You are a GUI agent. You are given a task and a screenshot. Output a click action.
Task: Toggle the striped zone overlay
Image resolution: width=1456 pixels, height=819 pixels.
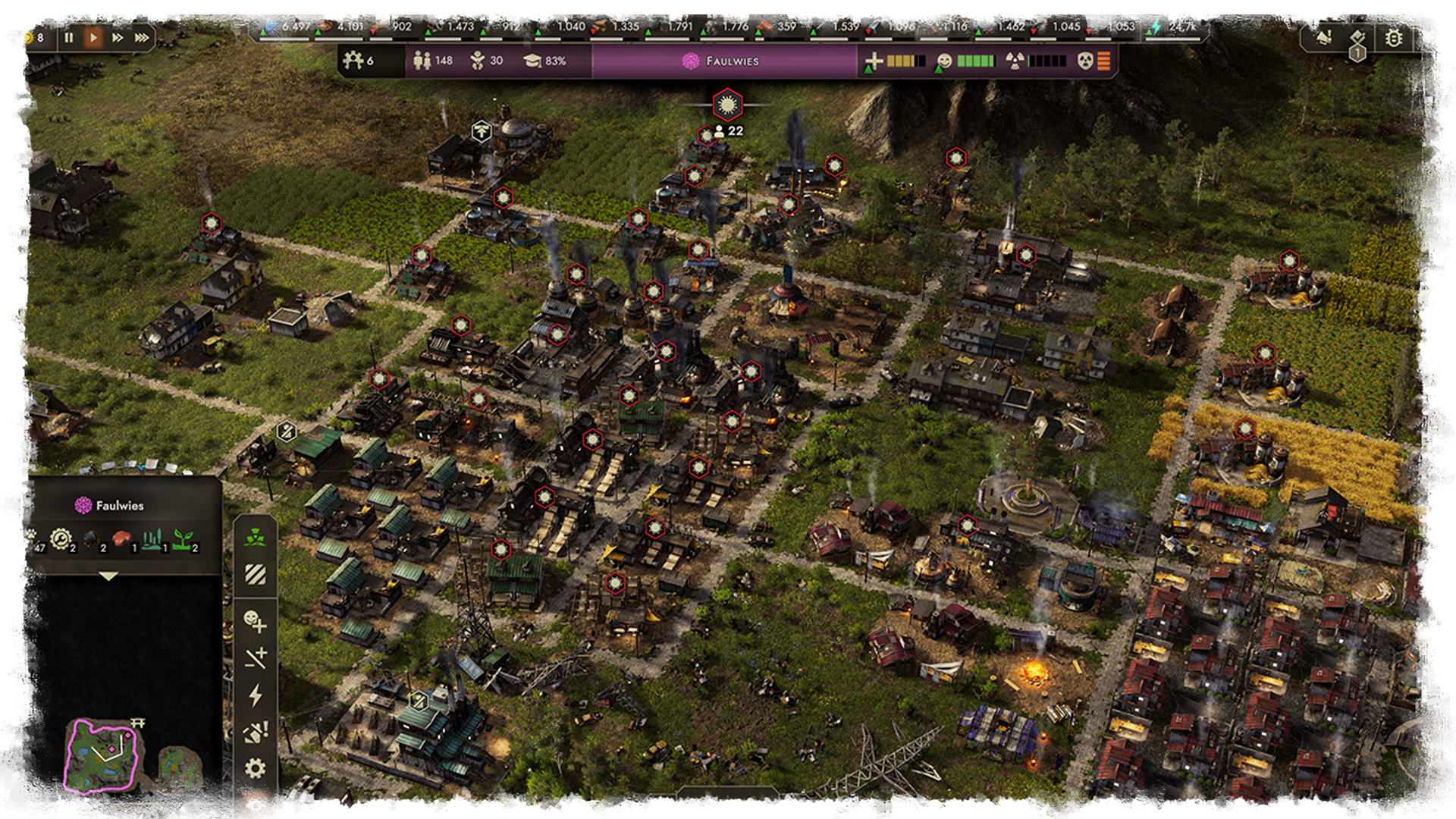coord(255,575)
